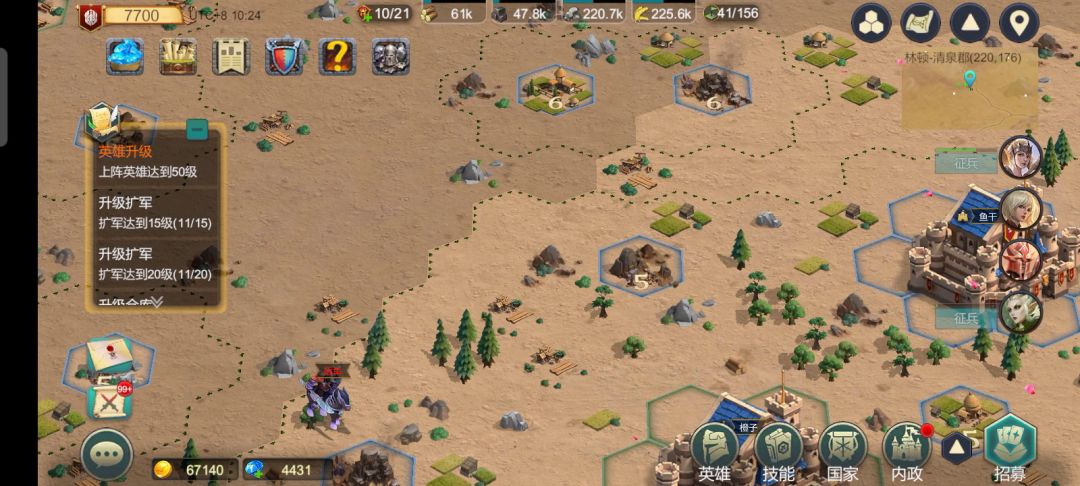The height and width of the screenshot is (486, 1080).
Task: Open the world map scroll button
Action: (920, 23)
